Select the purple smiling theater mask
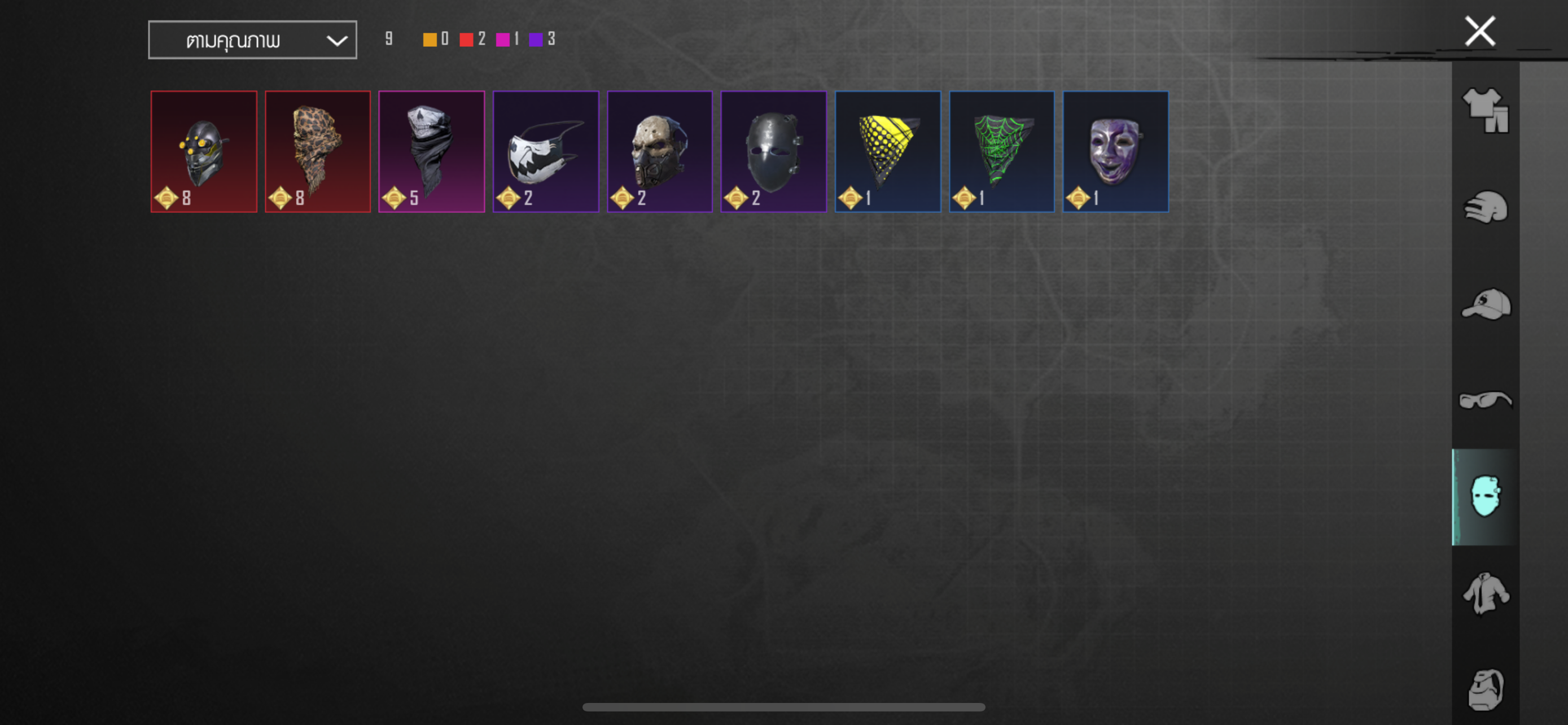 click(x=1115, y=151)
